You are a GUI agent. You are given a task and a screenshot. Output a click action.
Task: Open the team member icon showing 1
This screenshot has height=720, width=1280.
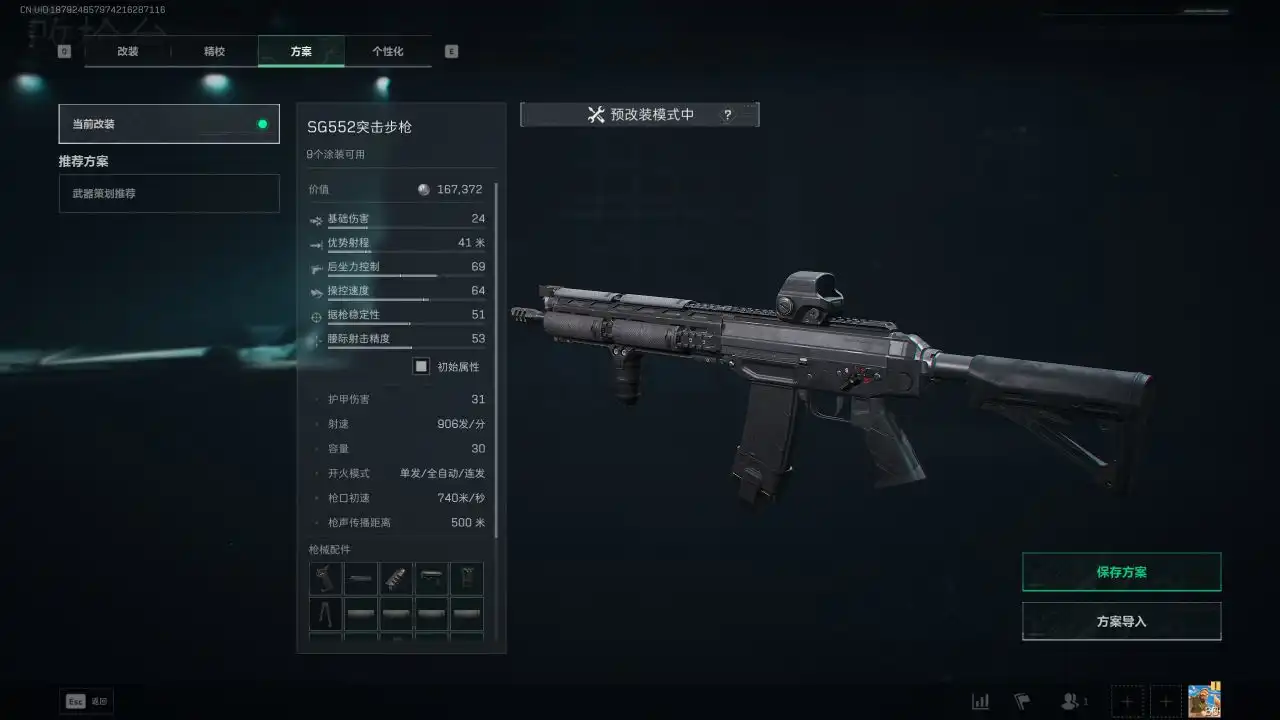pos(1068,701)
